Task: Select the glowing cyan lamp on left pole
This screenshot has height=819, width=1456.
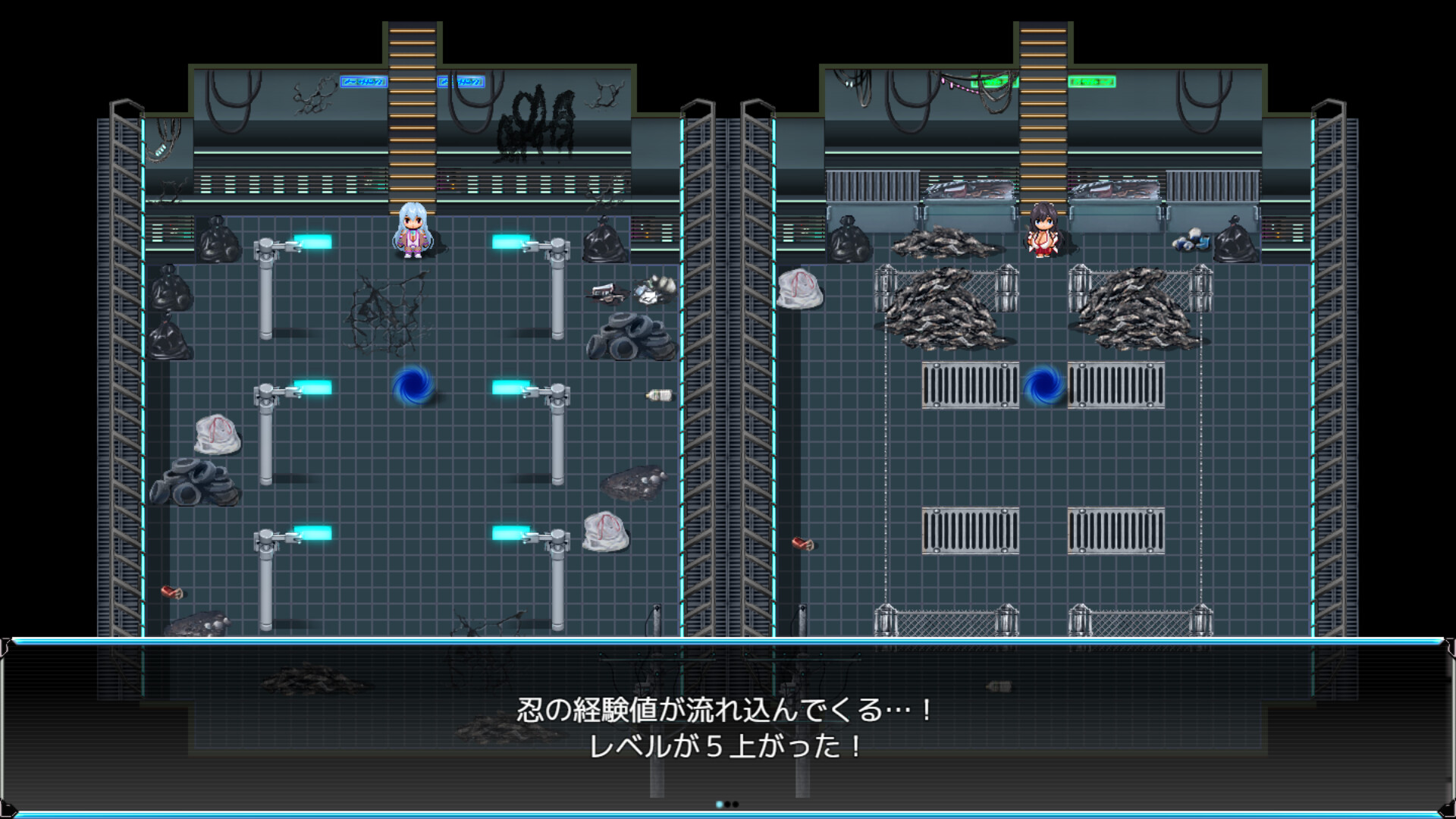Action: (x=311, y=240)
